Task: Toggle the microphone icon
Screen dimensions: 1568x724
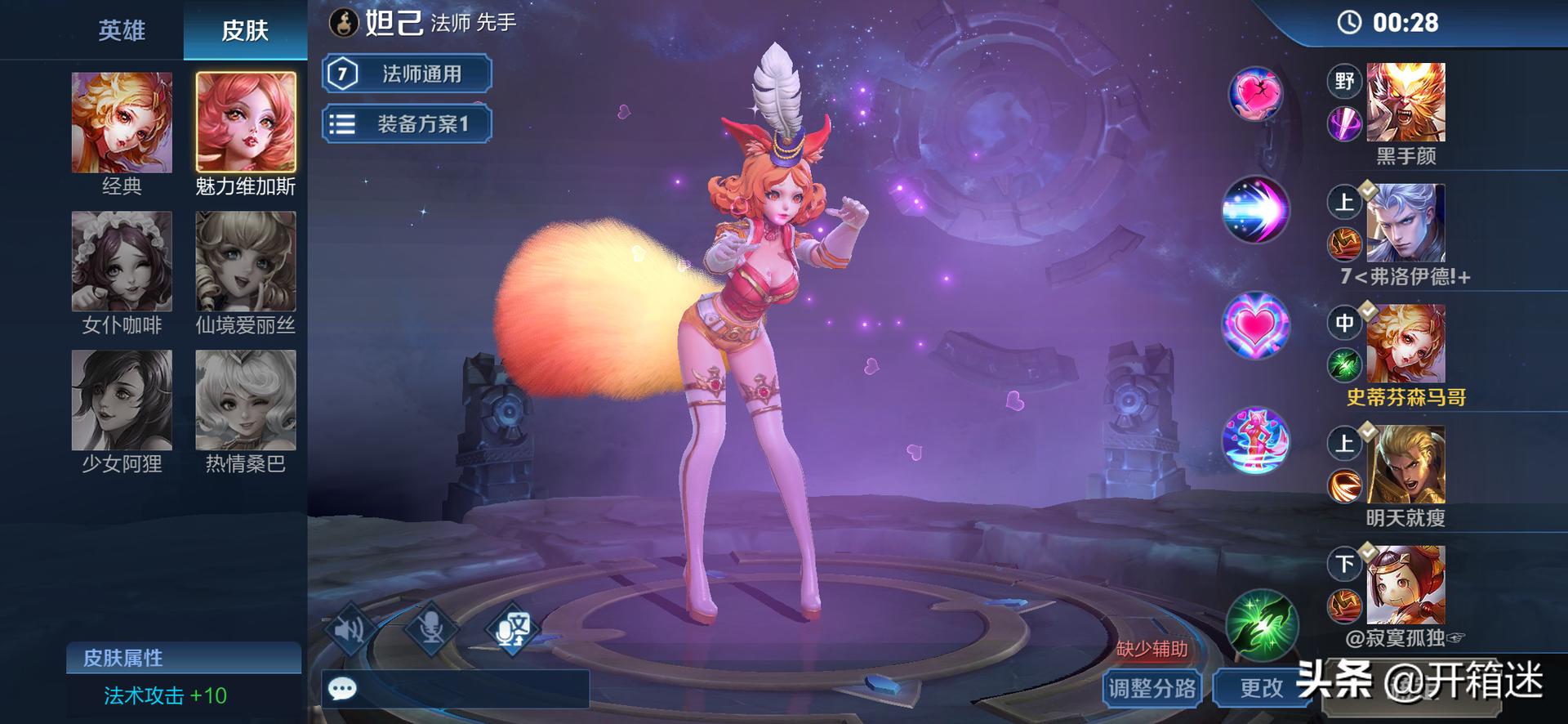Action: coord(431,628)
